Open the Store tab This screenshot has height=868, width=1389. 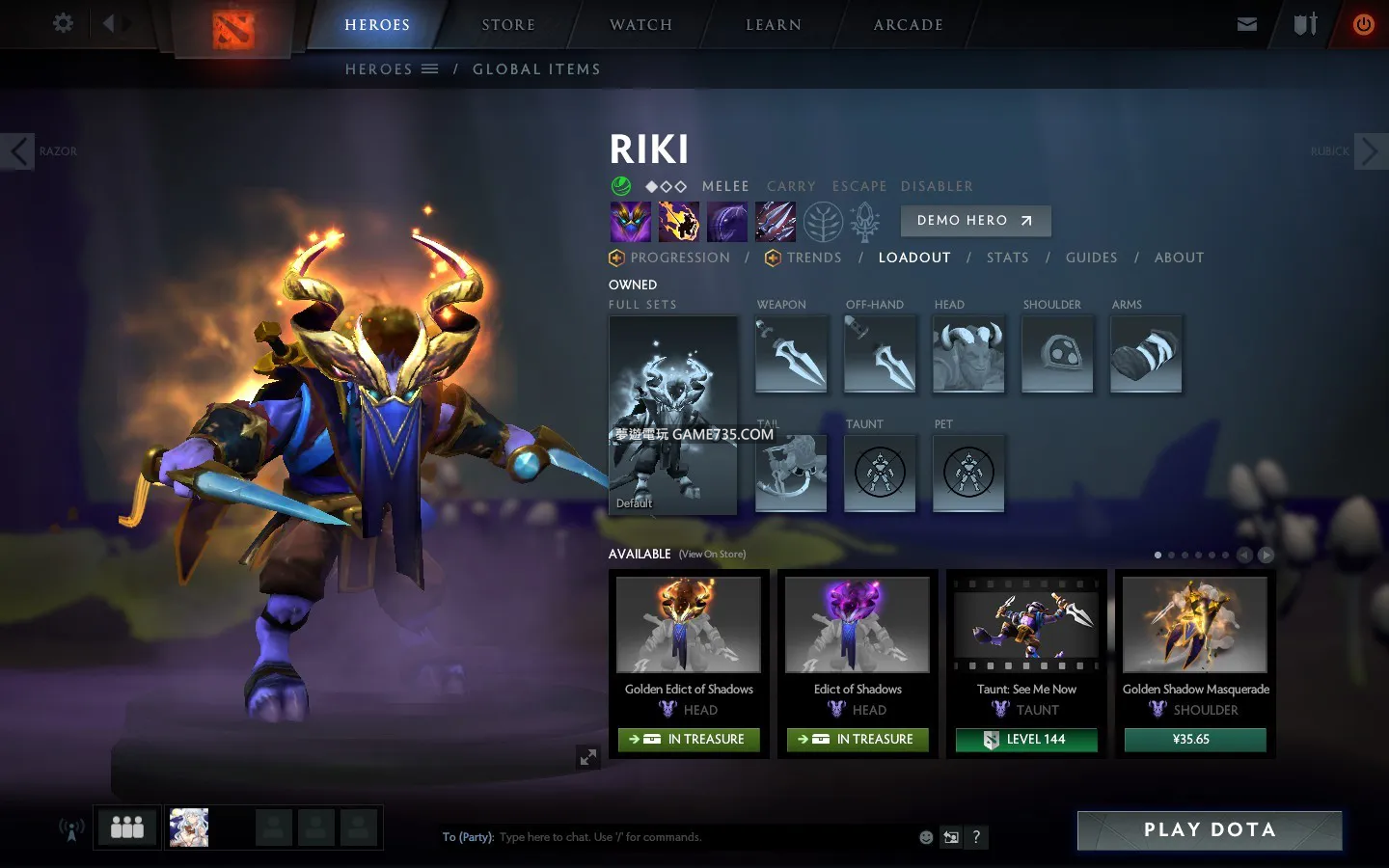508,25
